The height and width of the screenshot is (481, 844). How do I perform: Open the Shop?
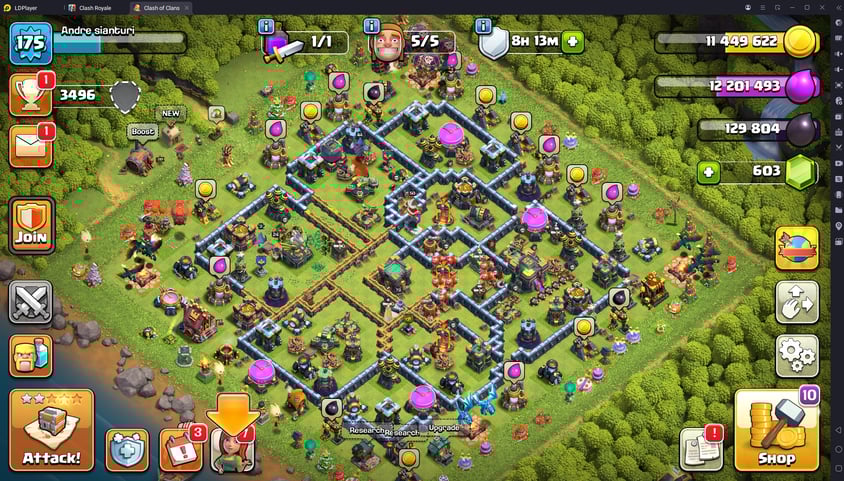[x=776, y=431]
